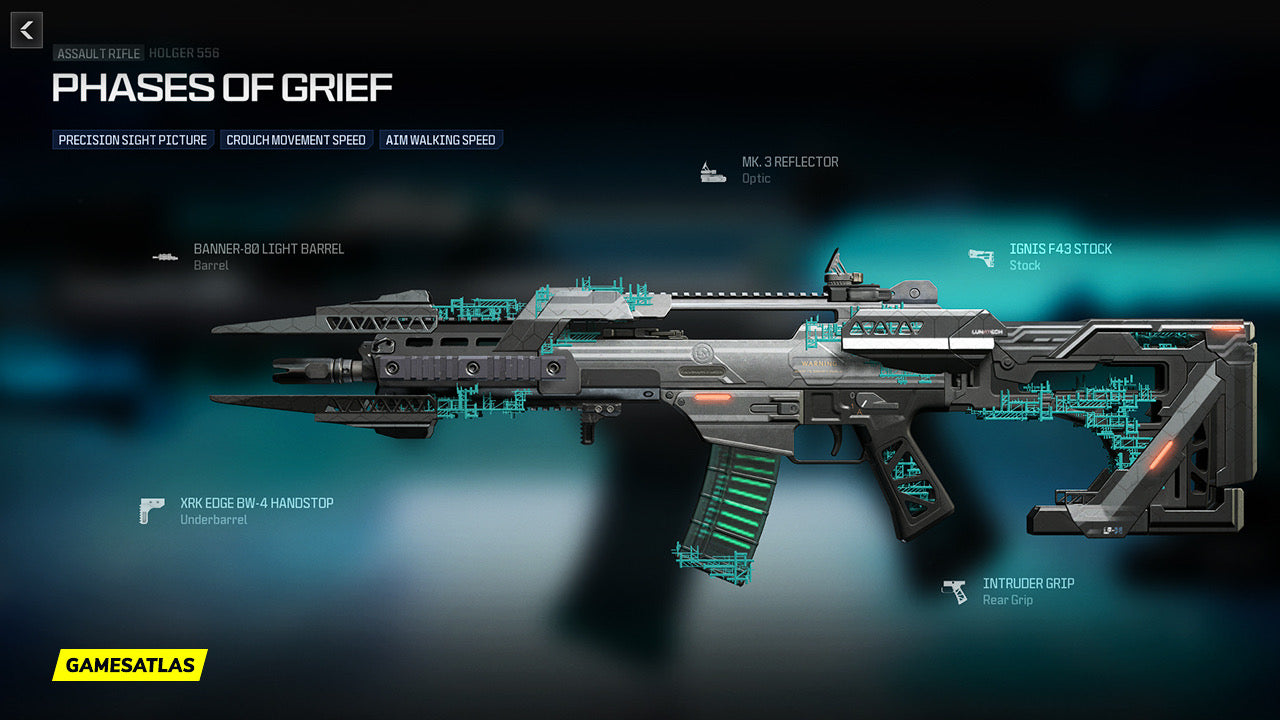Select the Crouch Movement Speed tag

pyautogui.click(x=296, y=140)
